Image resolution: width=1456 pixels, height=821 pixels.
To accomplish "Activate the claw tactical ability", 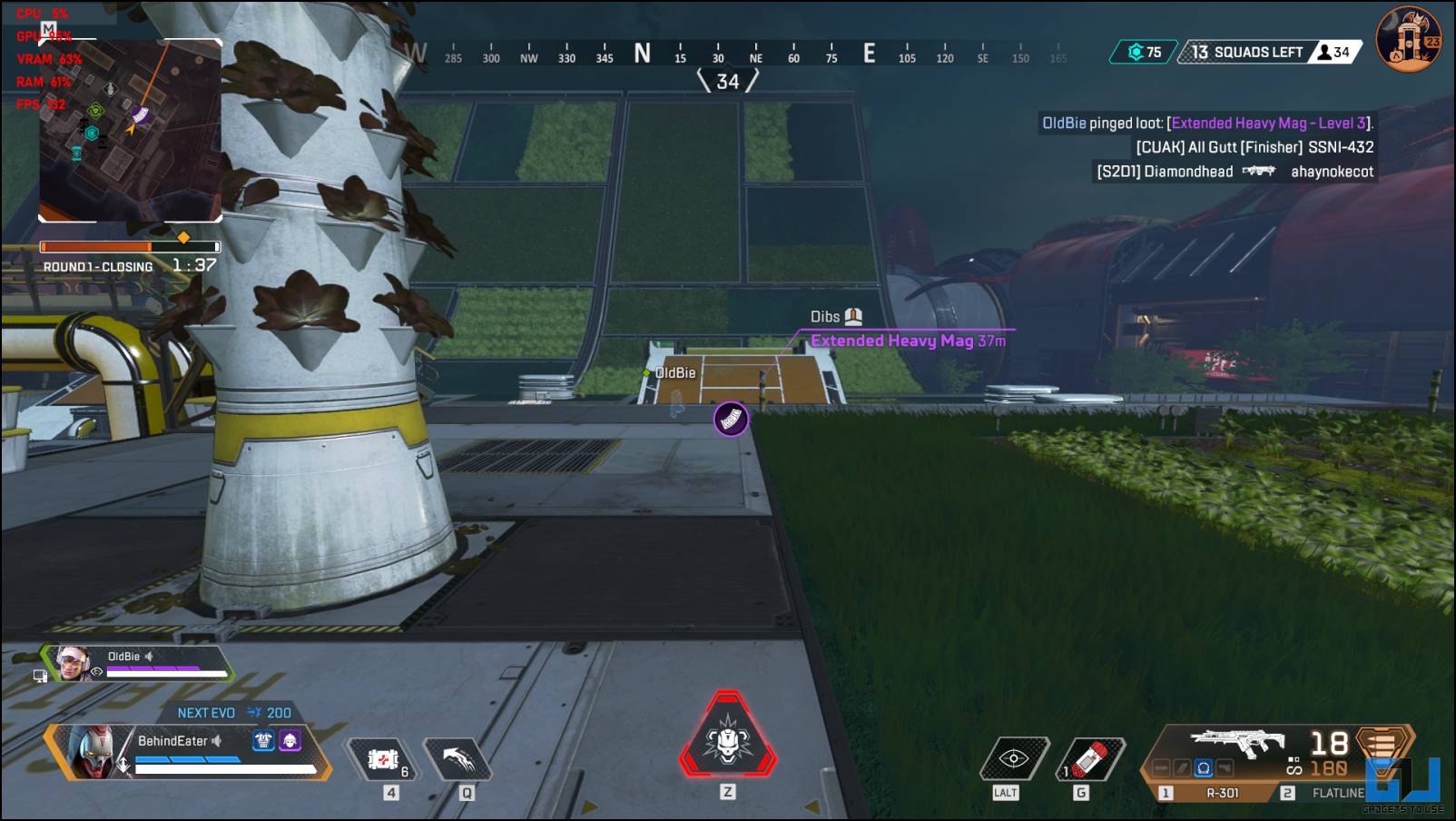I will coord(459,758).
